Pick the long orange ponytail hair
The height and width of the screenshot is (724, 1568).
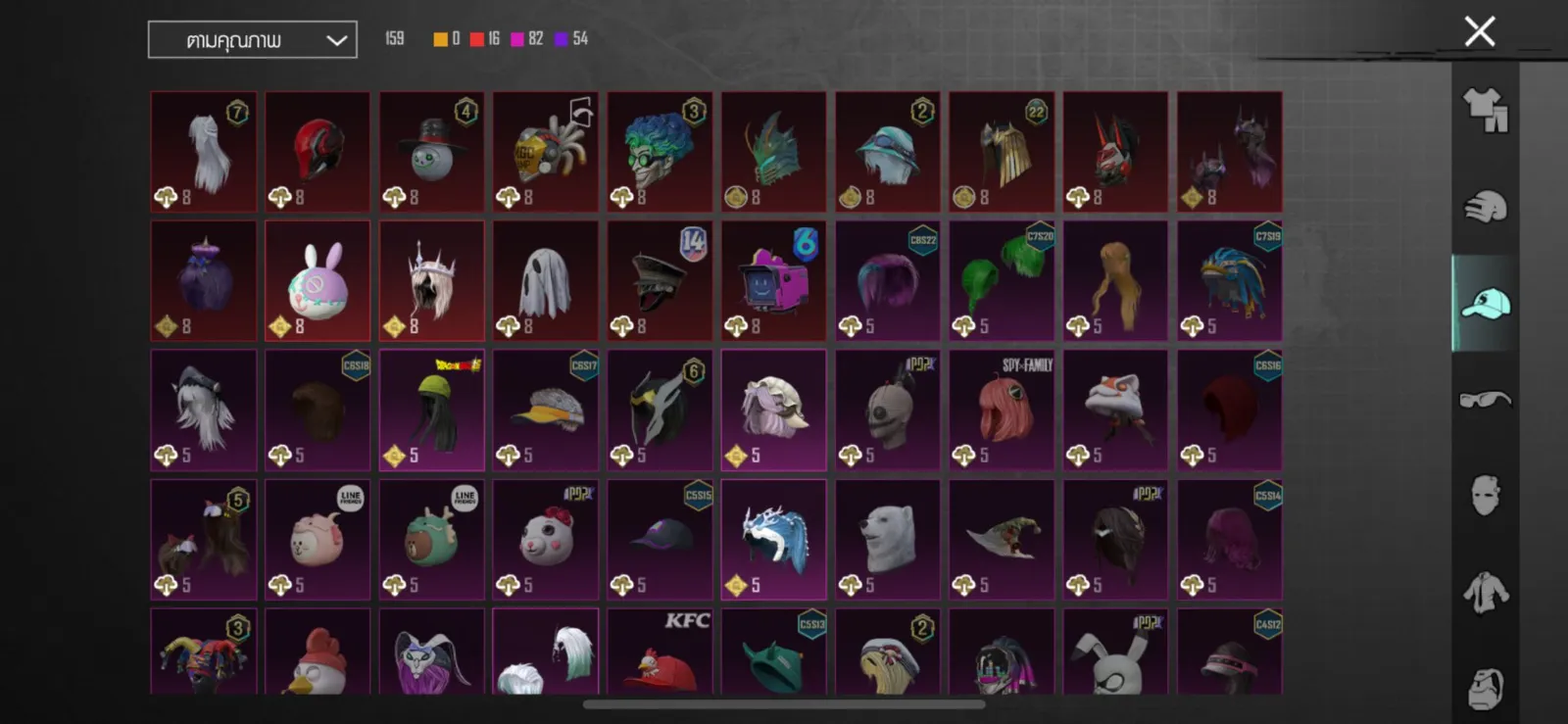pyautogui.click(x=1115, y=281)
